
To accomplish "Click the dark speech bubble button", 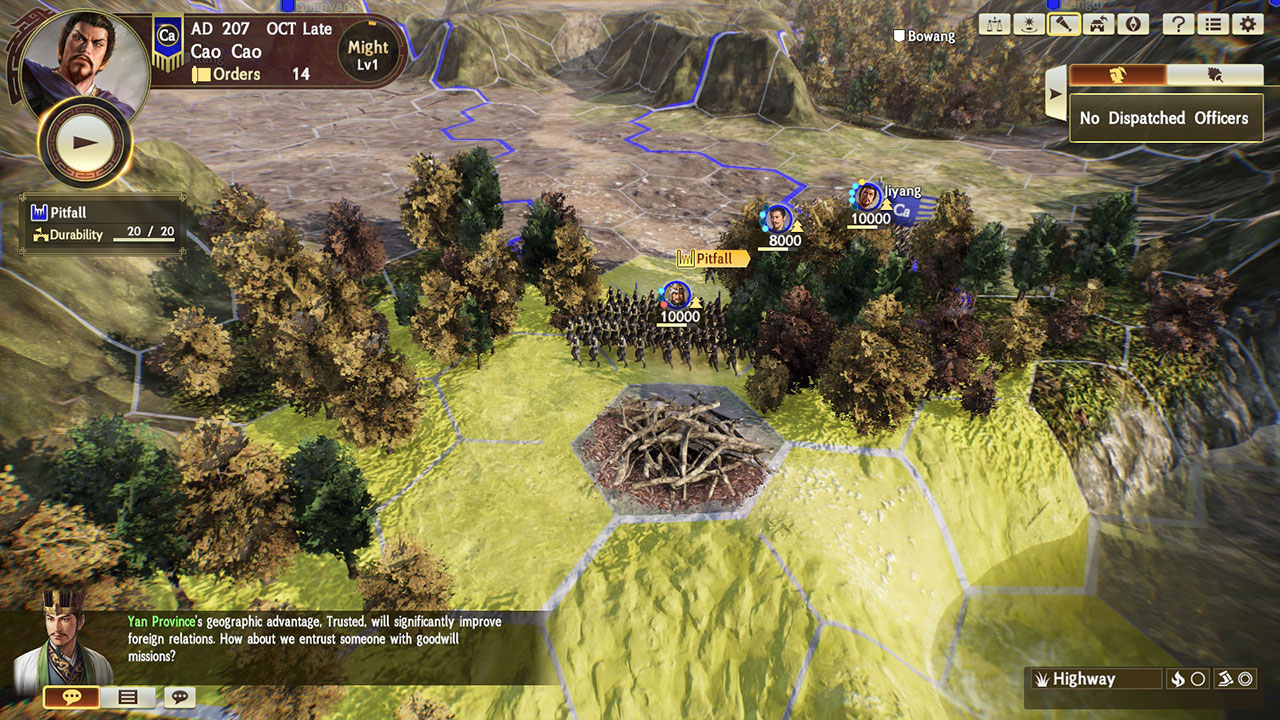I will (x=180, y=697).
